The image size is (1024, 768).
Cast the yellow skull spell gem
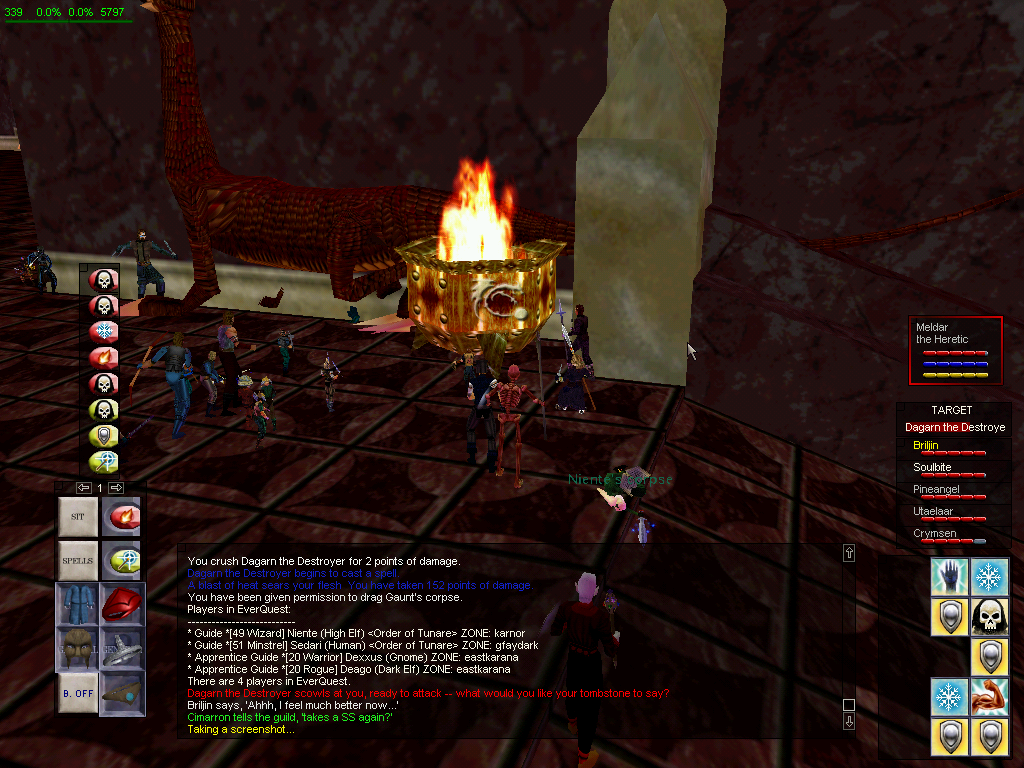click(x=104, y=409)
